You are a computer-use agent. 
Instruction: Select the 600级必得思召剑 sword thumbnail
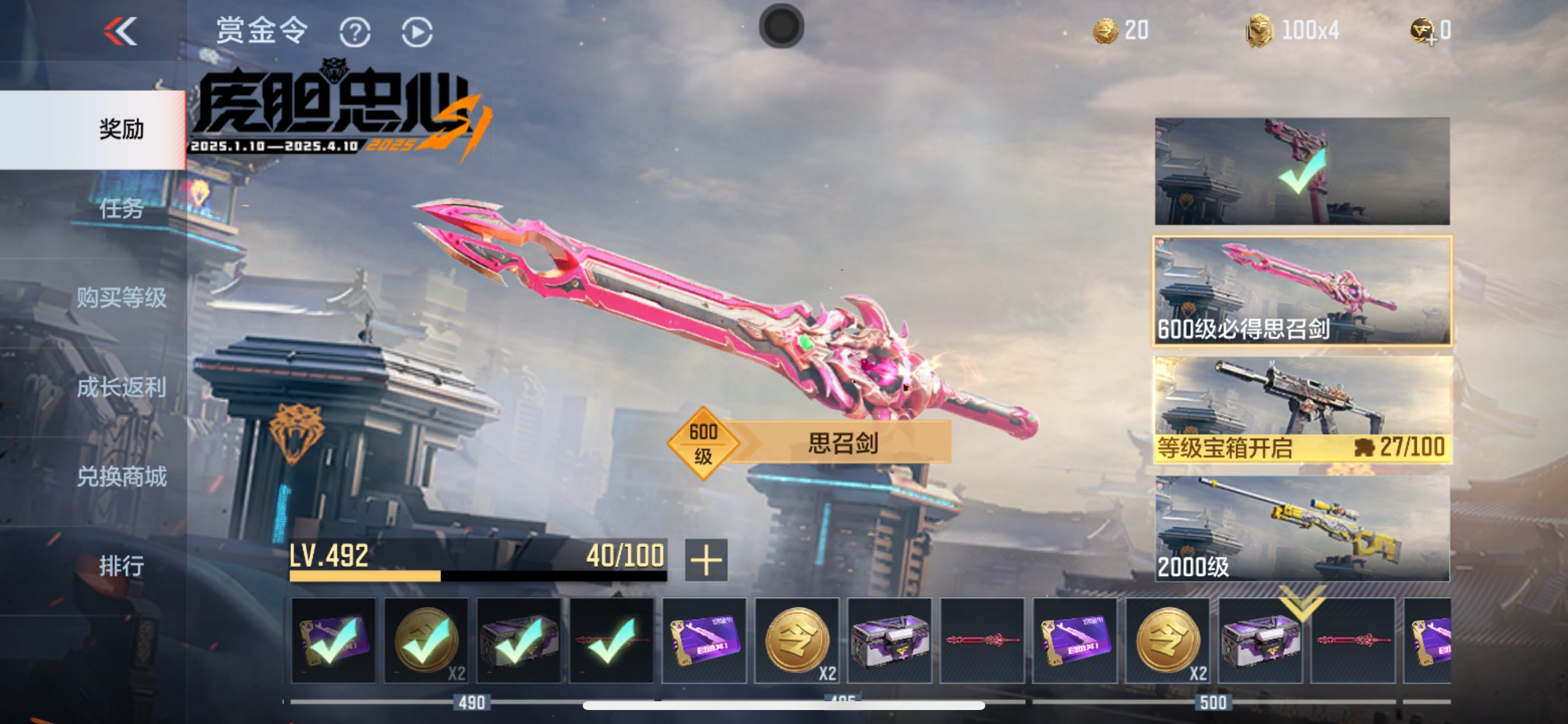click(x=1302, y=291)
